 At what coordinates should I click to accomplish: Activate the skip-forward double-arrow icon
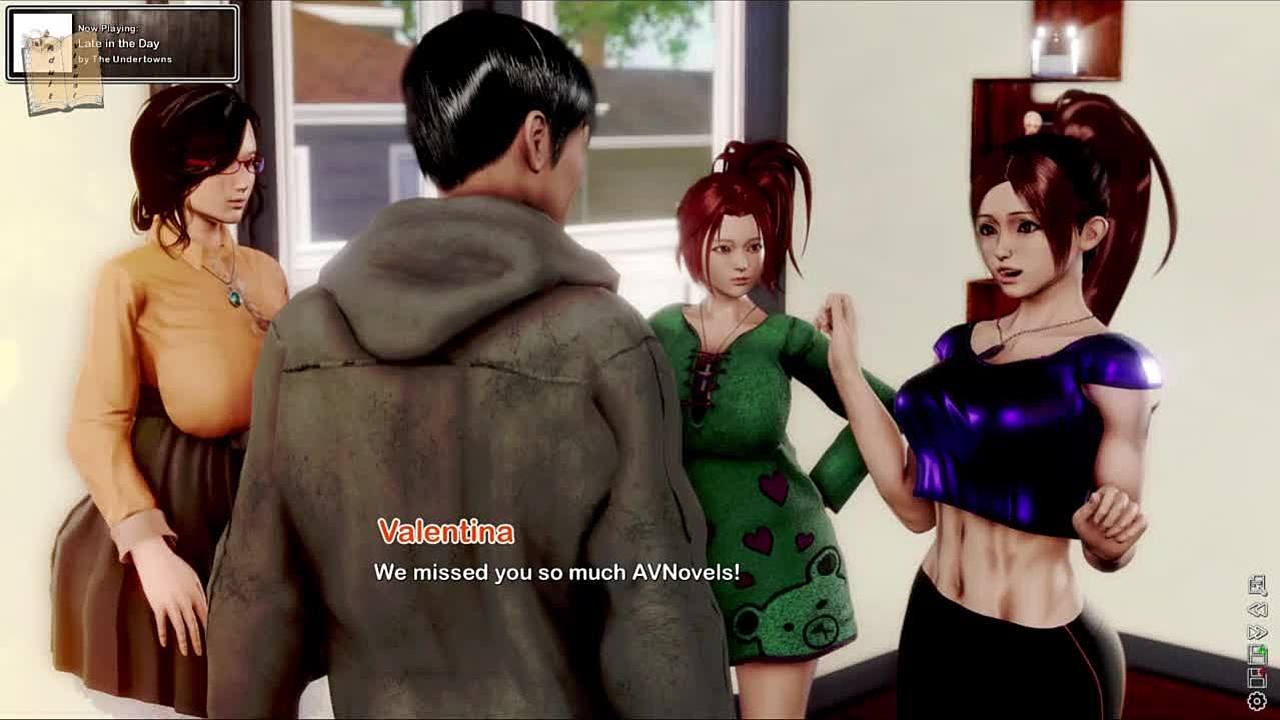point(1257,632)
